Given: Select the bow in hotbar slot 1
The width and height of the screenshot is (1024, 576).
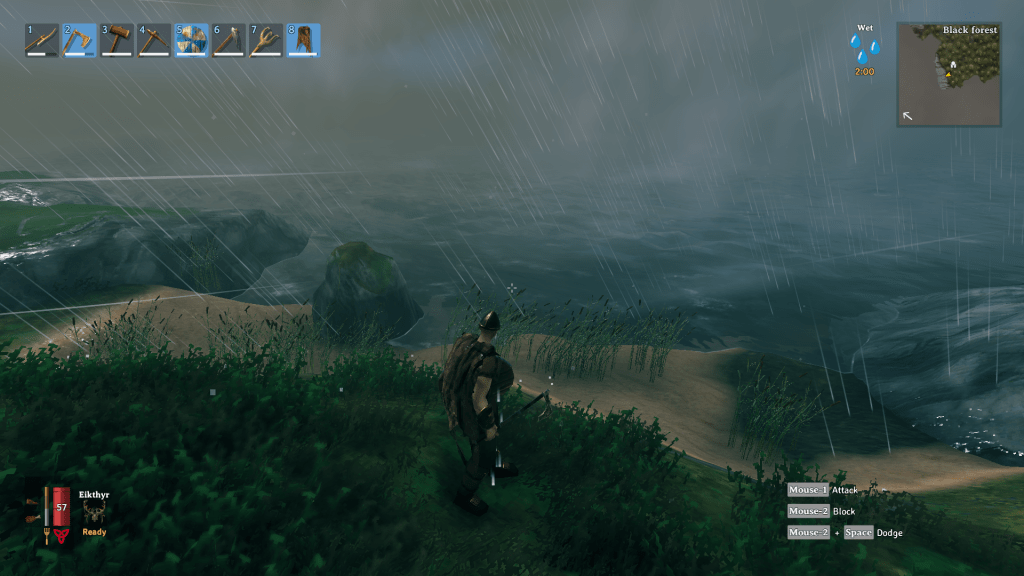Looking at the screenshot, I should (x=43, y=40).
